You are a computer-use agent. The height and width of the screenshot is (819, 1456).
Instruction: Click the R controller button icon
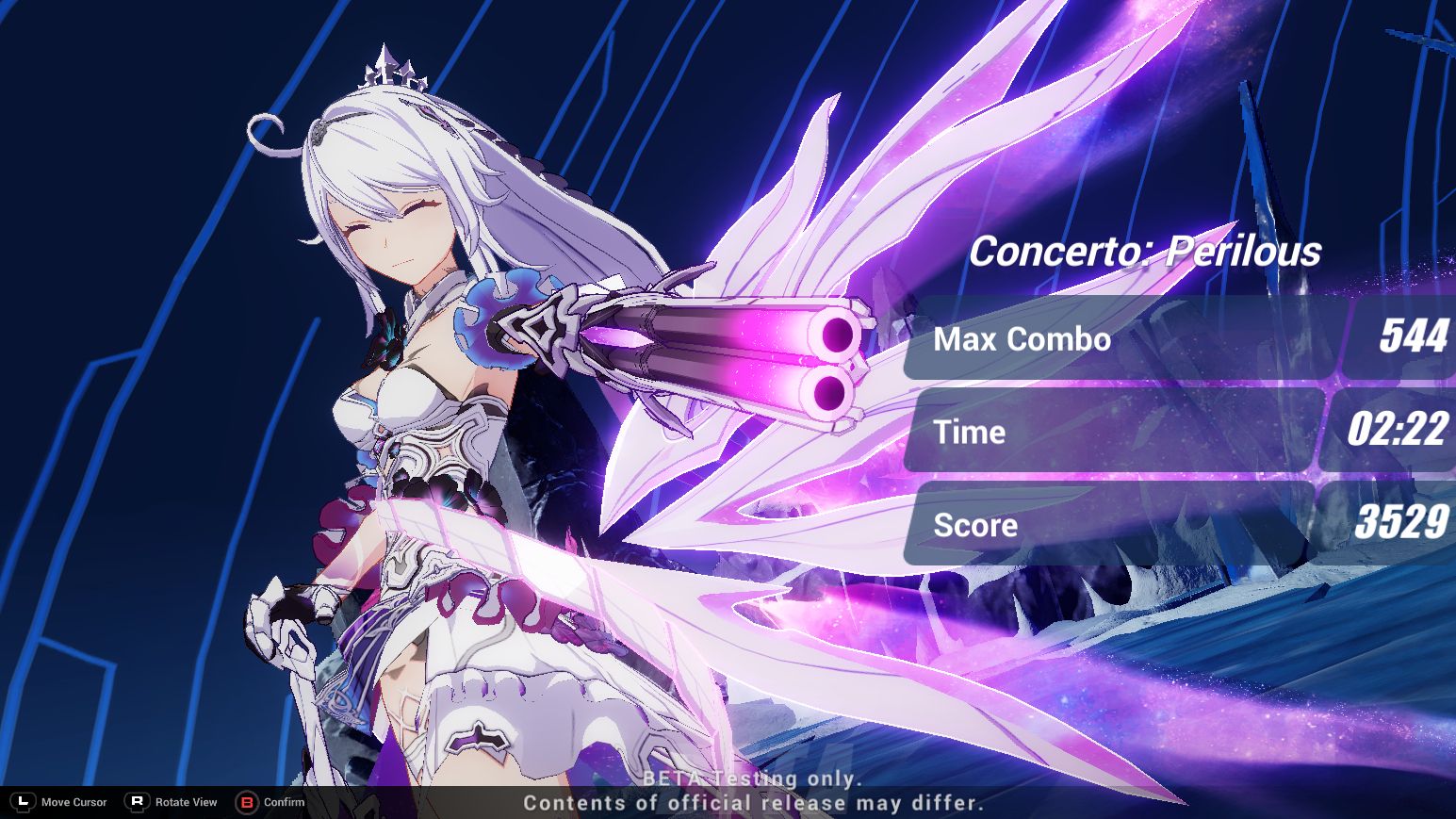tap(138, 802)
